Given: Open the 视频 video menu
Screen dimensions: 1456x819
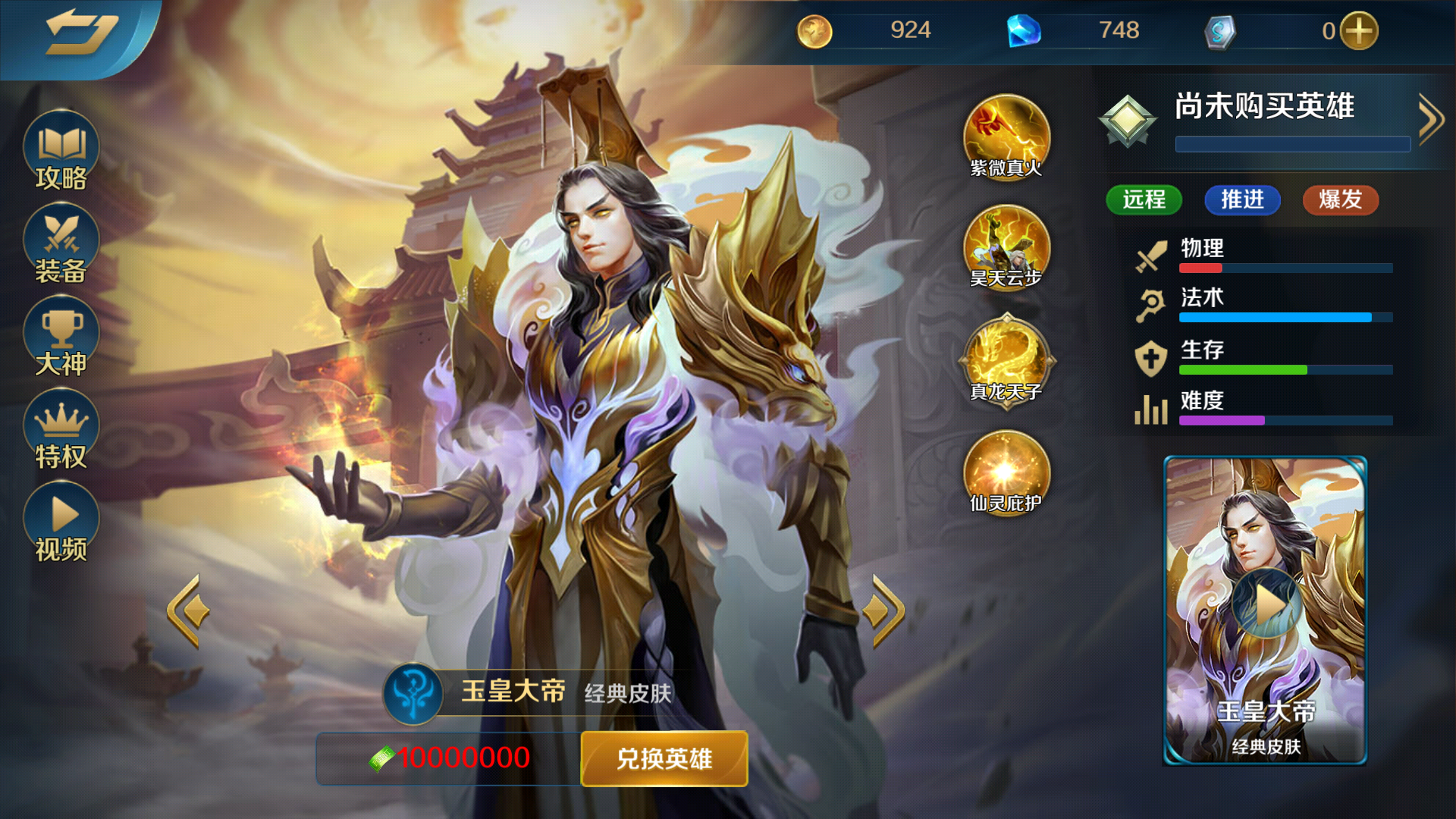Looking at the screenshot, I should [61, 522].
